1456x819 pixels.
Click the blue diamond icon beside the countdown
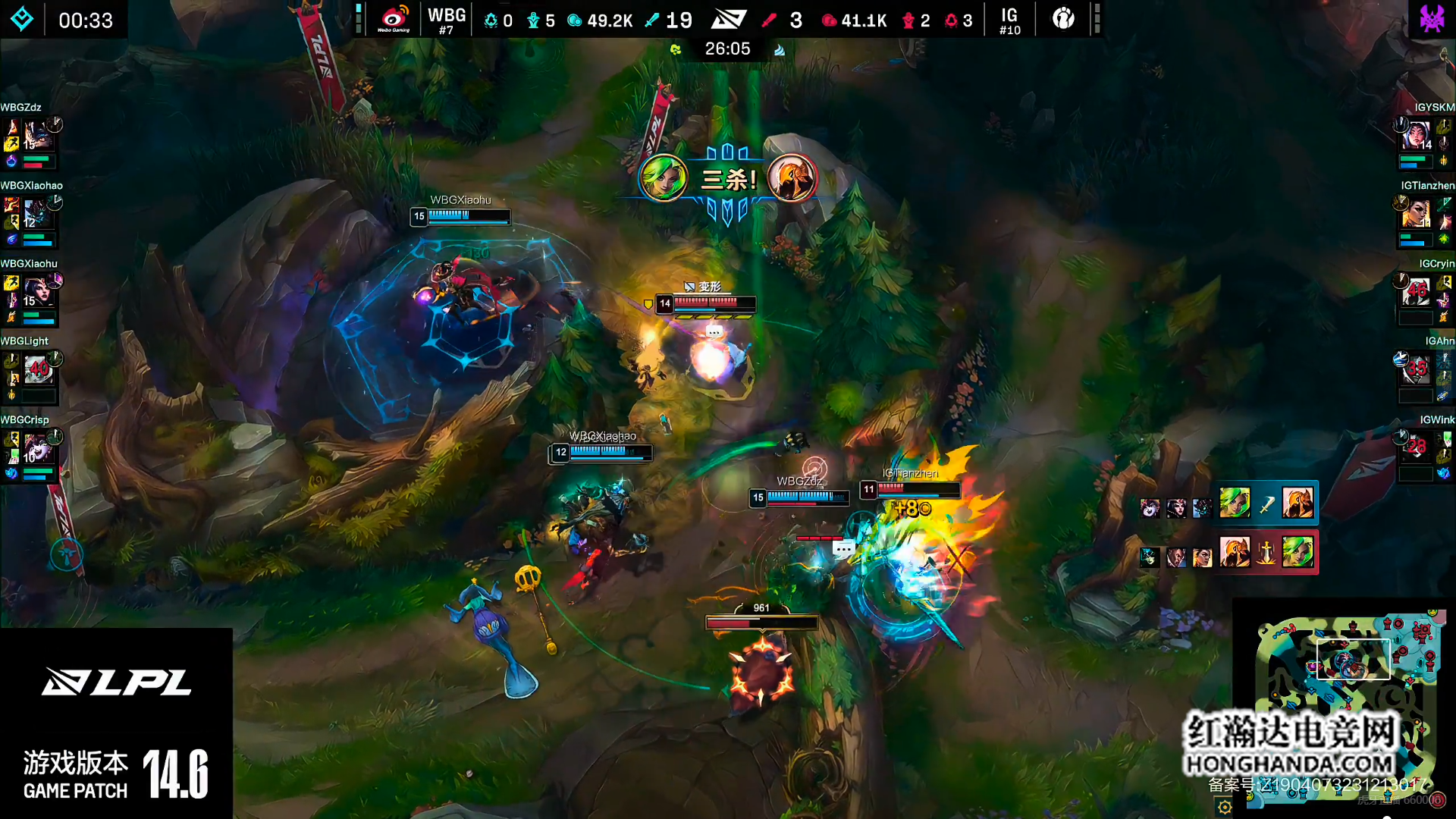tap(22, 19)
